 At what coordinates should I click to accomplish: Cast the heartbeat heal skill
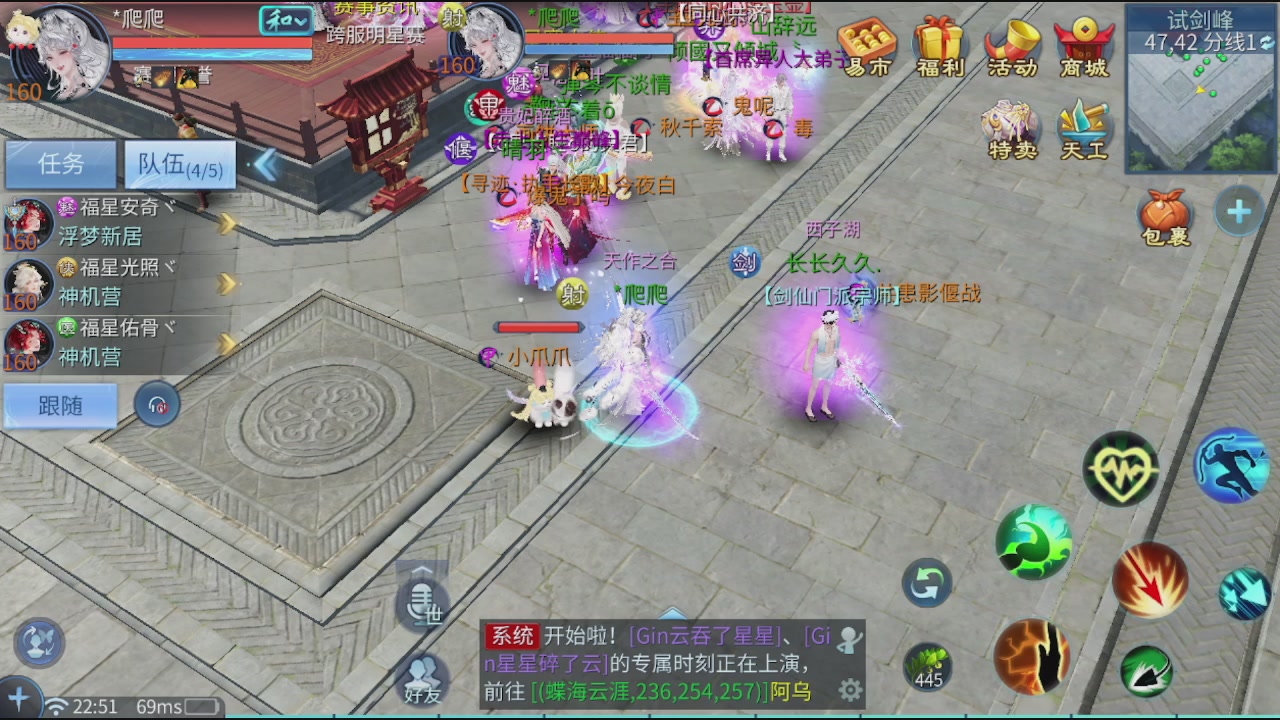pyautogui.click(x=1120, y=467)
